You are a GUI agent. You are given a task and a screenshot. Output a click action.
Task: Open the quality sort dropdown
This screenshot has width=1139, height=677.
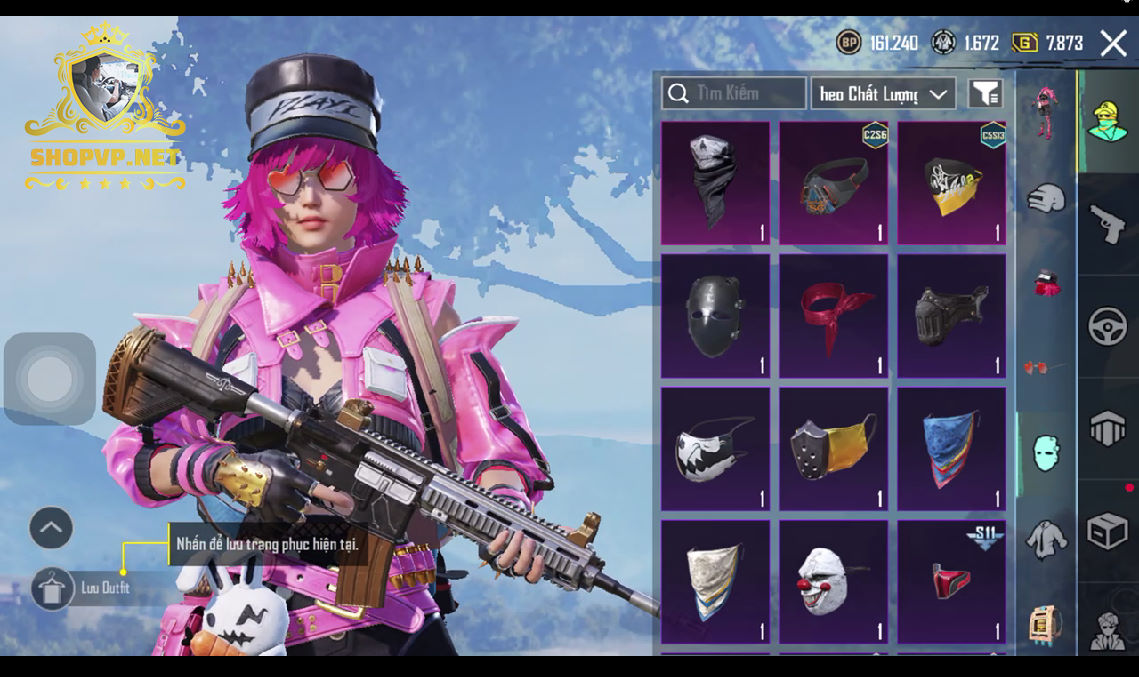[x=882, y=94]
